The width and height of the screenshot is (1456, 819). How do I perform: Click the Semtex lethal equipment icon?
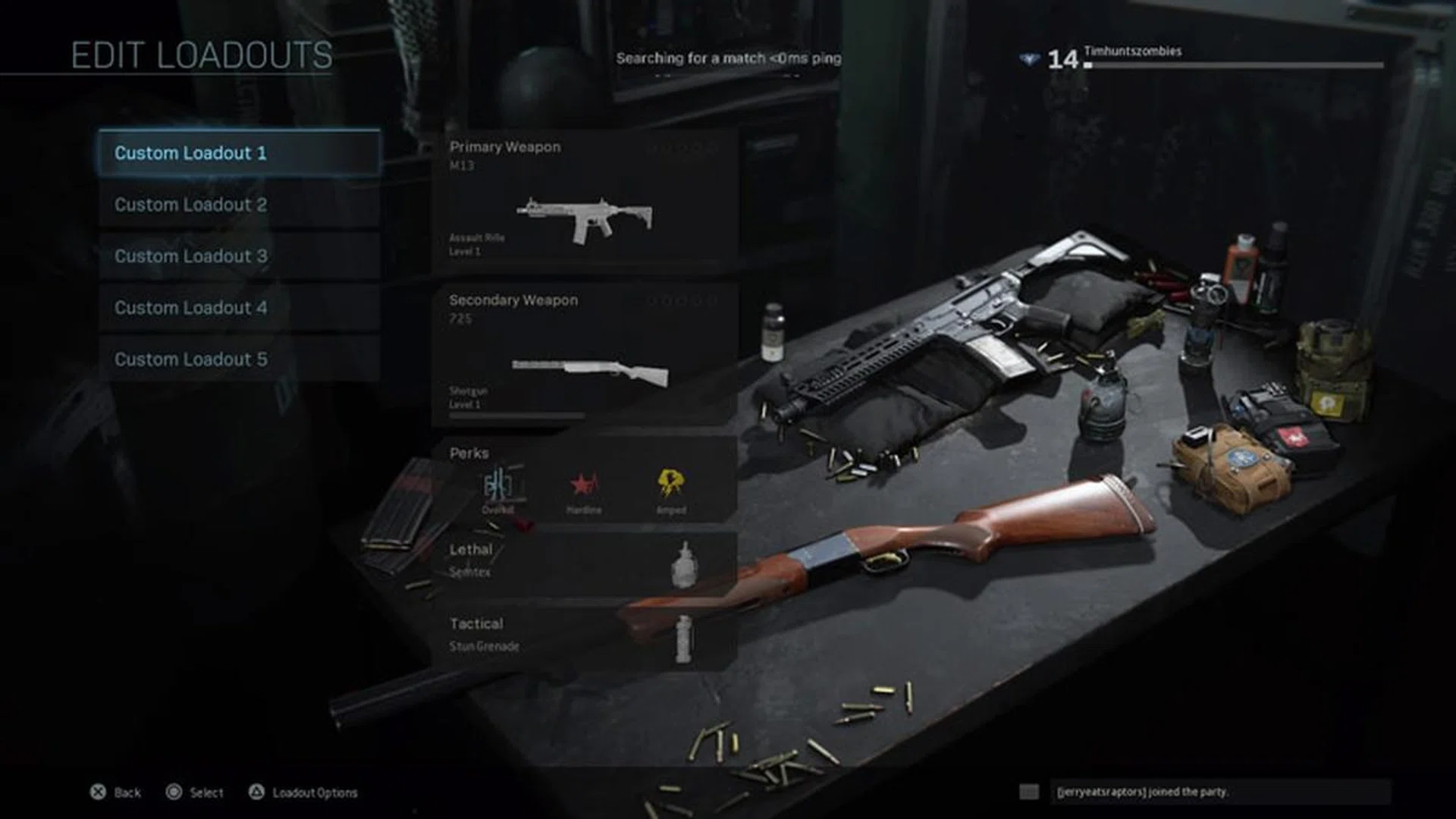coord(685,565)
